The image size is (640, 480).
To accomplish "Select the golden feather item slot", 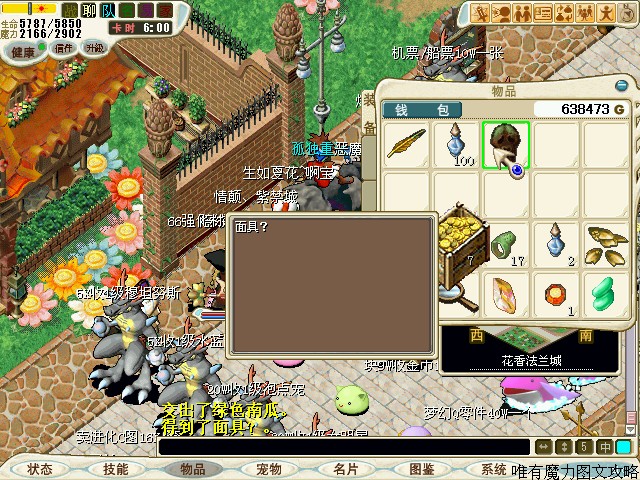I will [x=407, y=146].
